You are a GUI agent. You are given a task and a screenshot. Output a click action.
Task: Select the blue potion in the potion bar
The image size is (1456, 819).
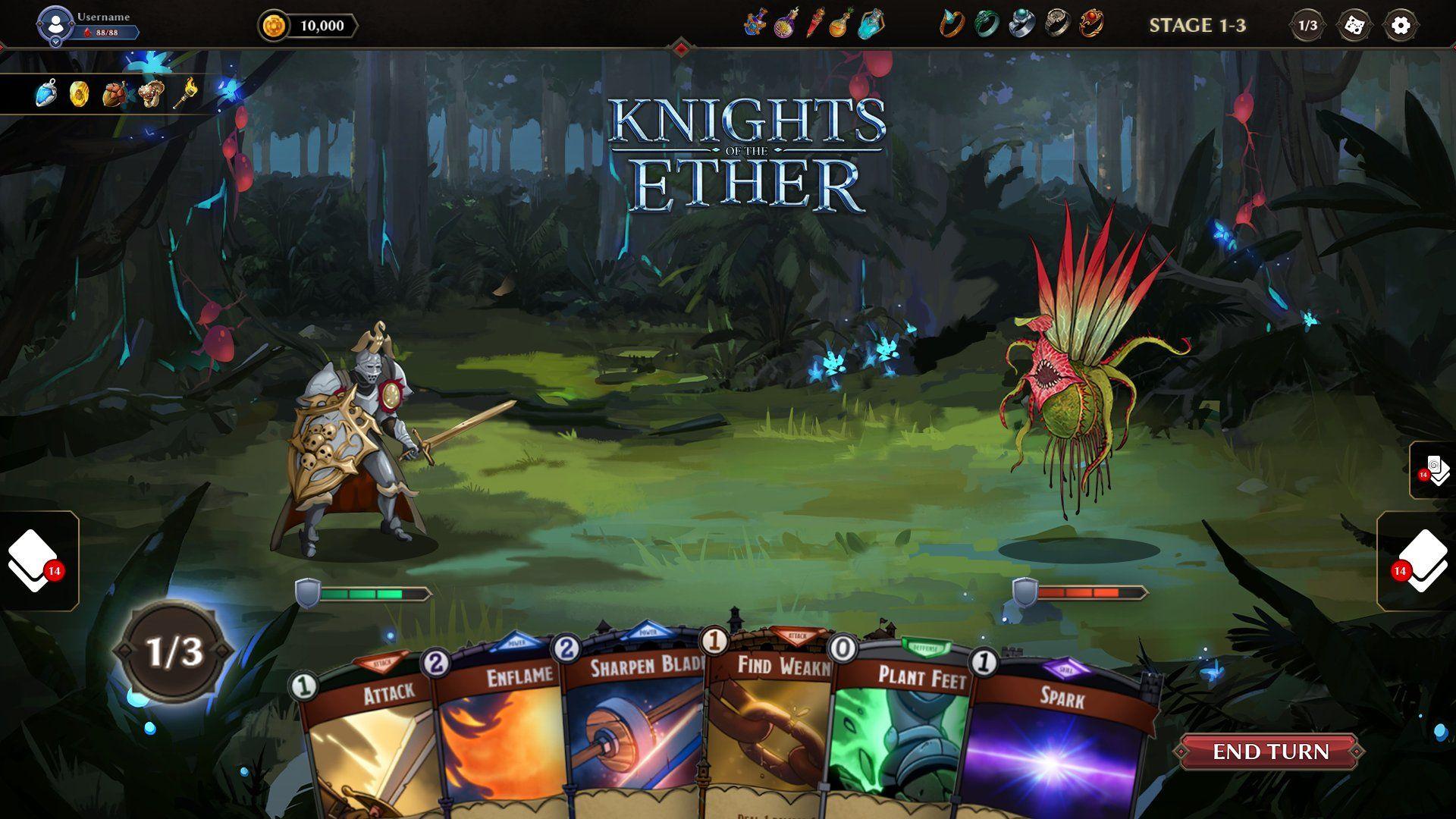click(871, 27)
